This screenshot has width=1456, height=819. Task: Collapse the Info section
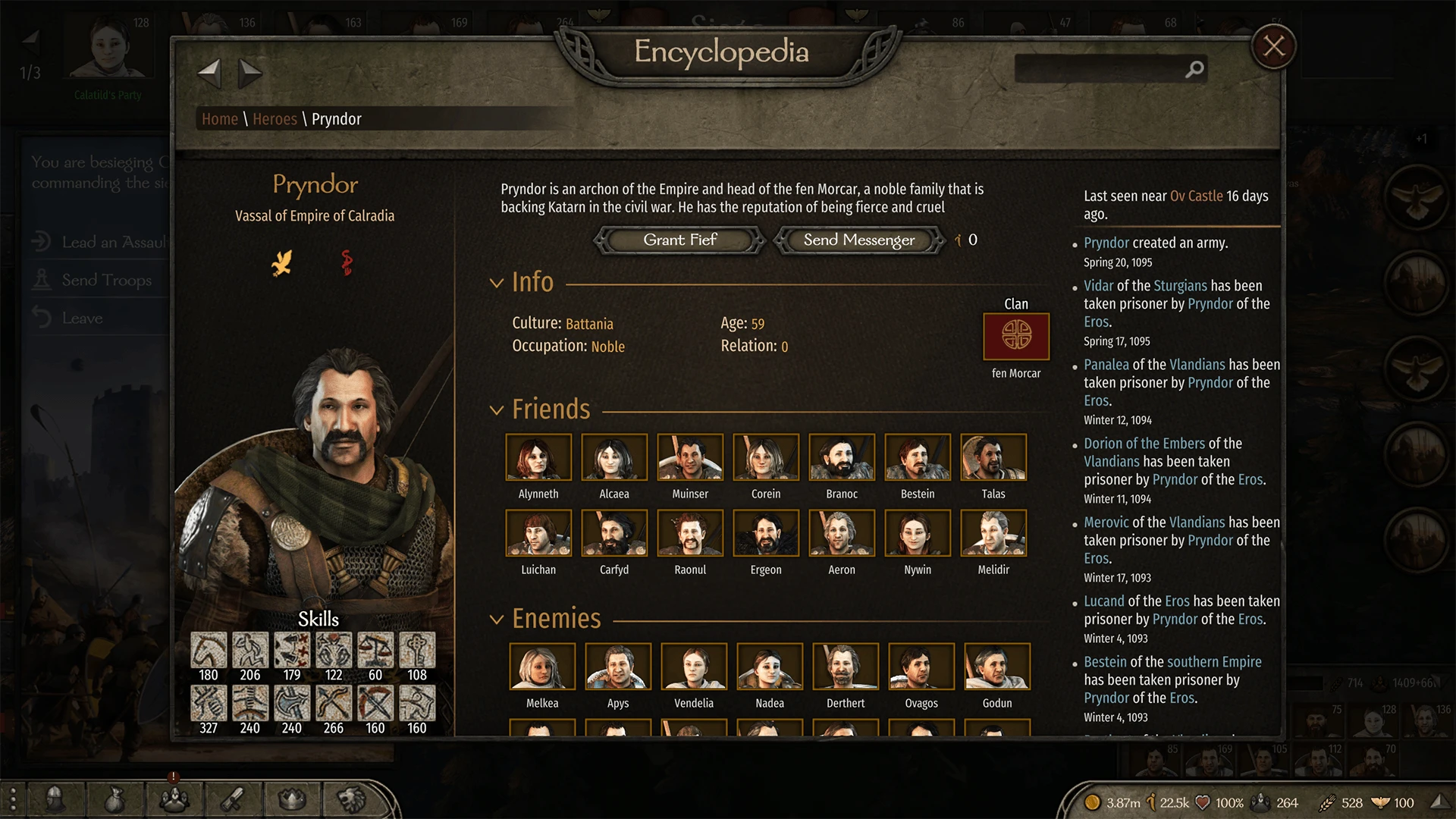(497, 282)
